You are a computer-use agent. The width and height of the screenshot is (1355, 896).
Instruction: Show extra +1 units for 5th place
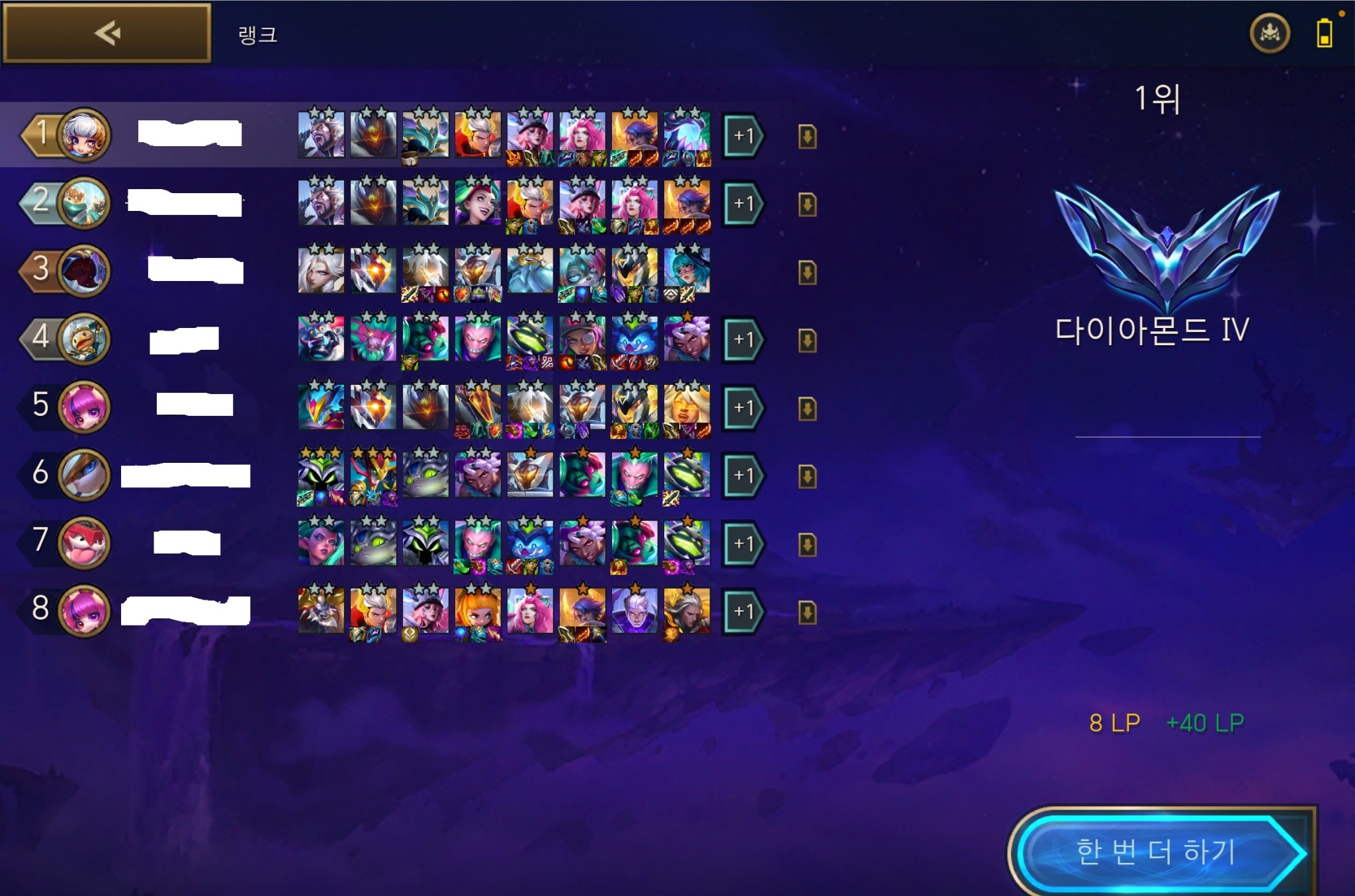742,408
